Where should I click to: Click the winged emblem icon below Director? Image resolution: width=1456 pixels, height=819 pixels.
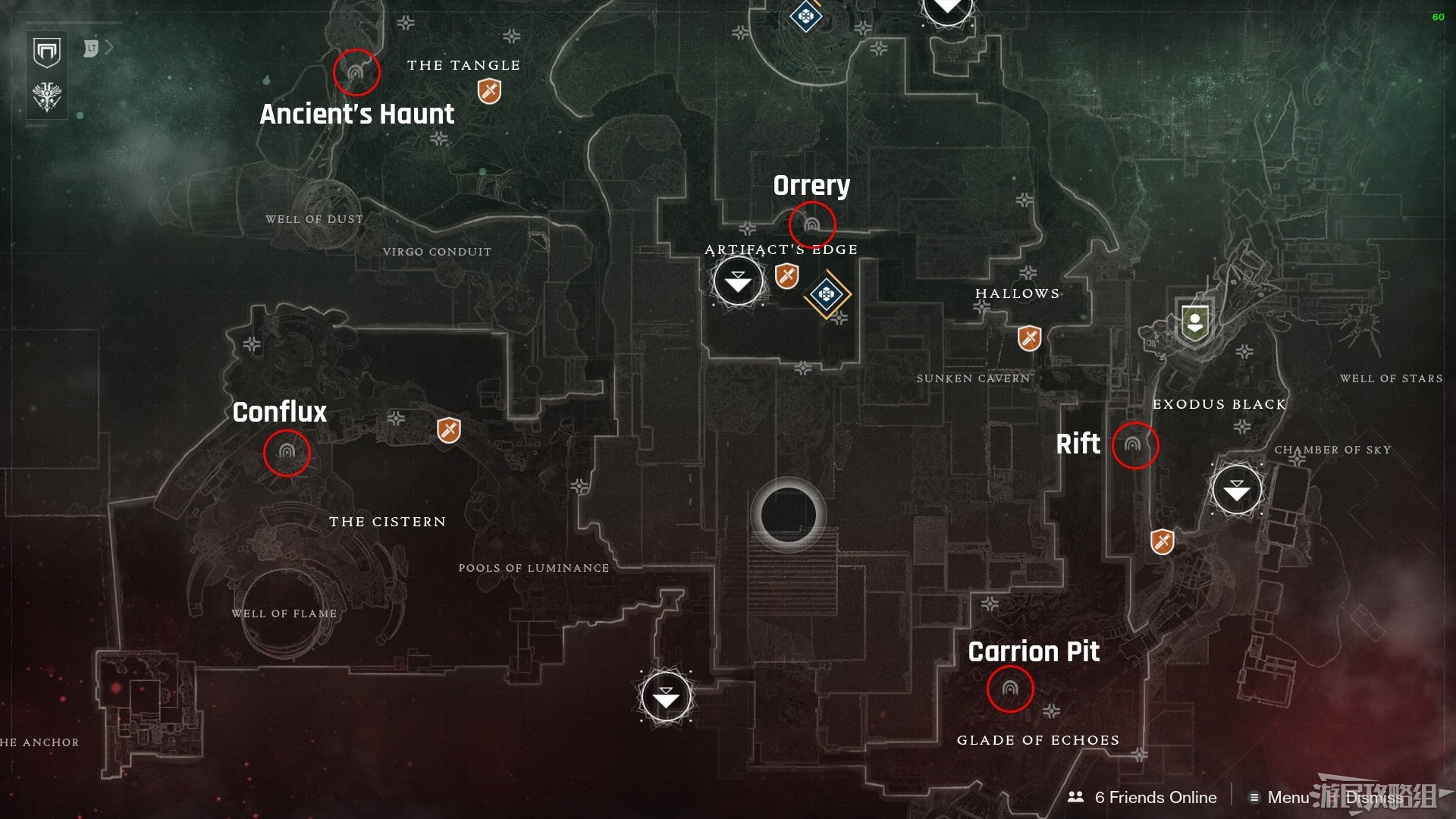[x=47, y=97]
